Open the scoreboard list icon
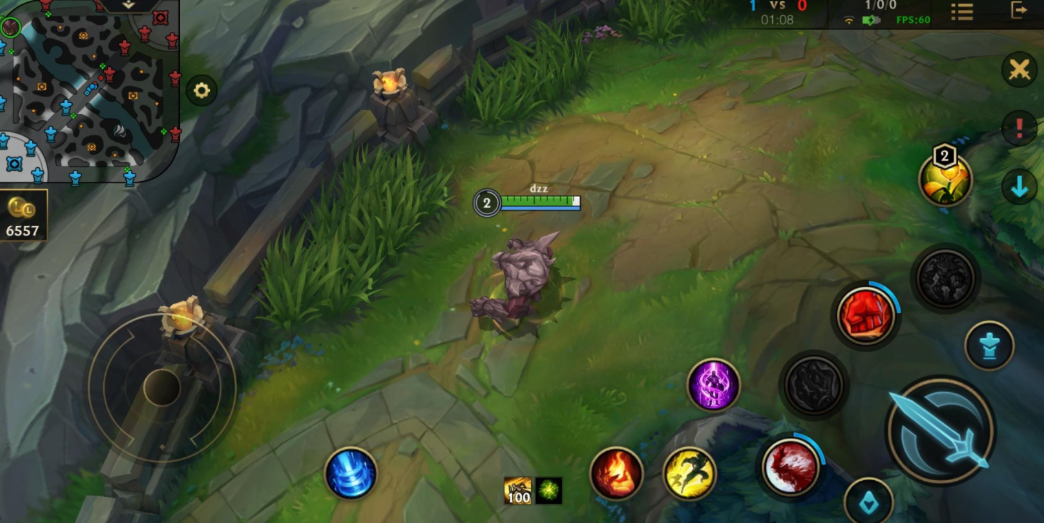Screen dimensions: 1044x523 coord(962,12)
